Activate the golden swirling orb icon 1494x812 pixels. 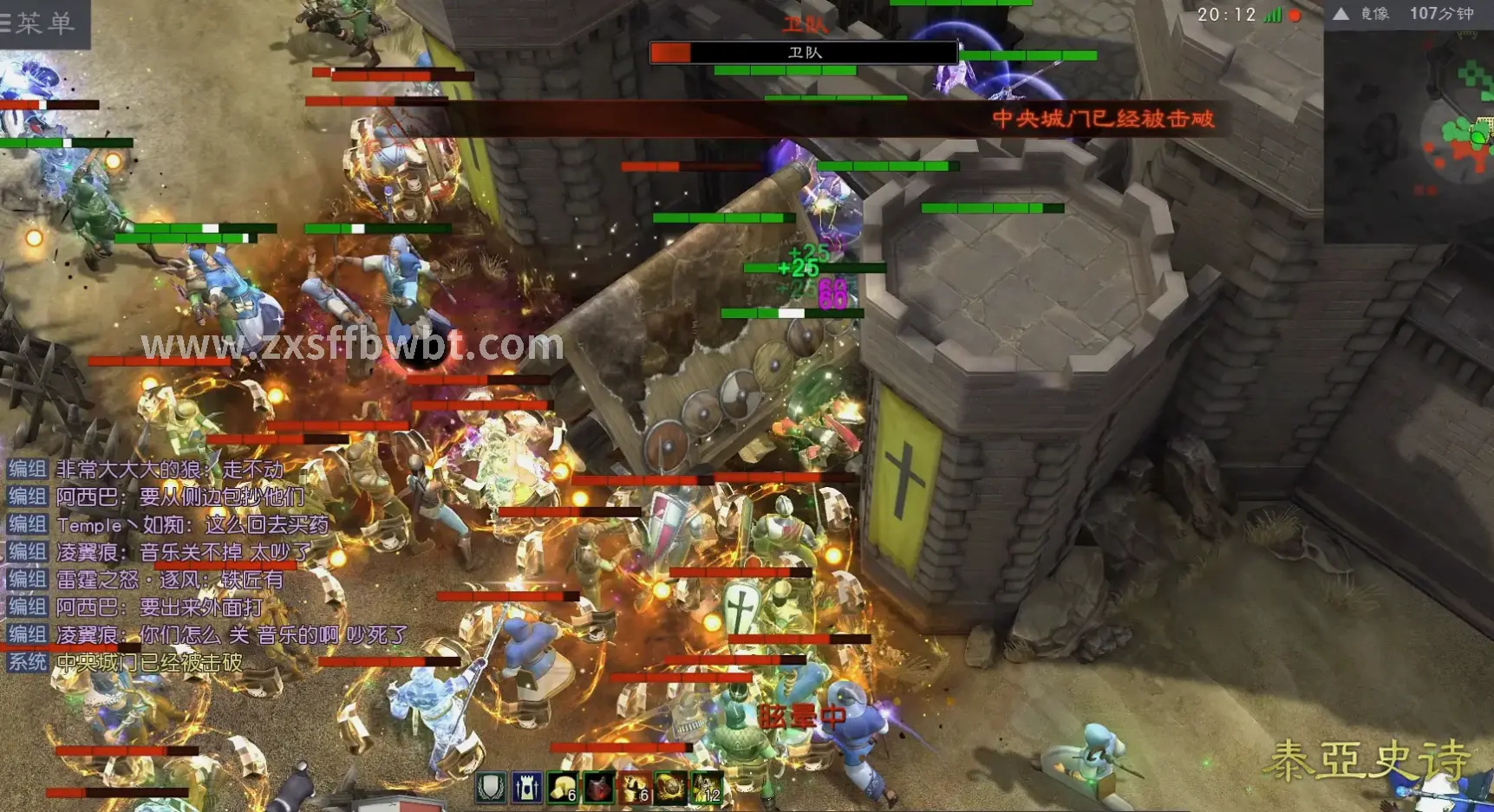tap(669, 788)
